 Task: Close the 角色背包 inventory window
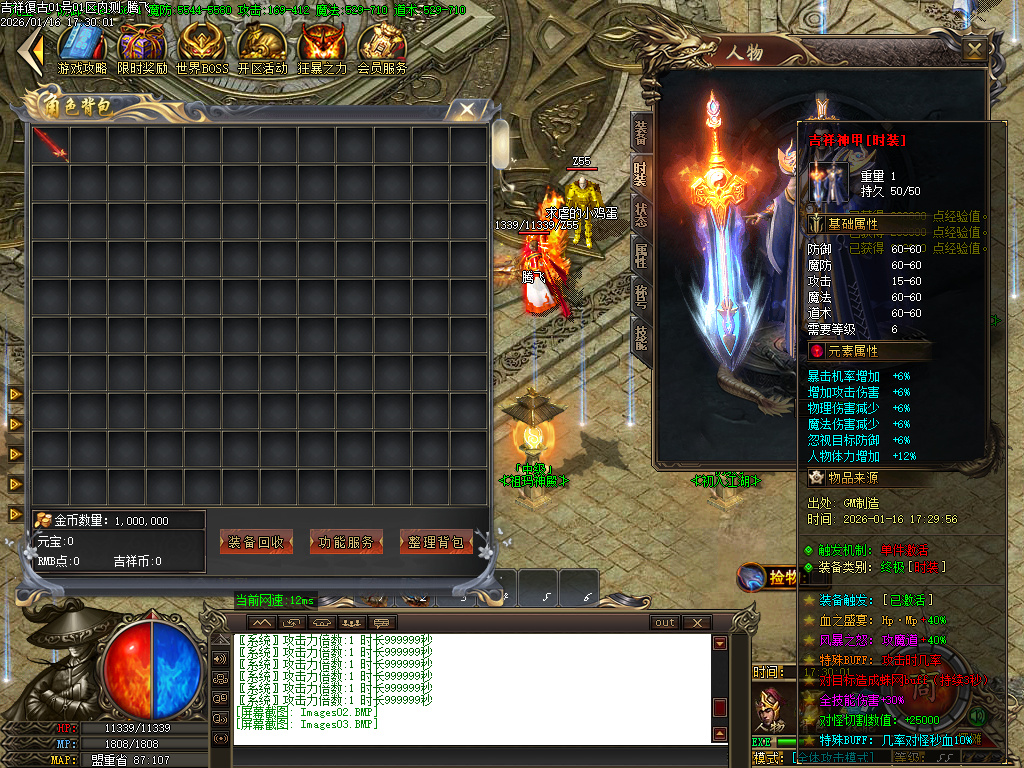(466, 109)
